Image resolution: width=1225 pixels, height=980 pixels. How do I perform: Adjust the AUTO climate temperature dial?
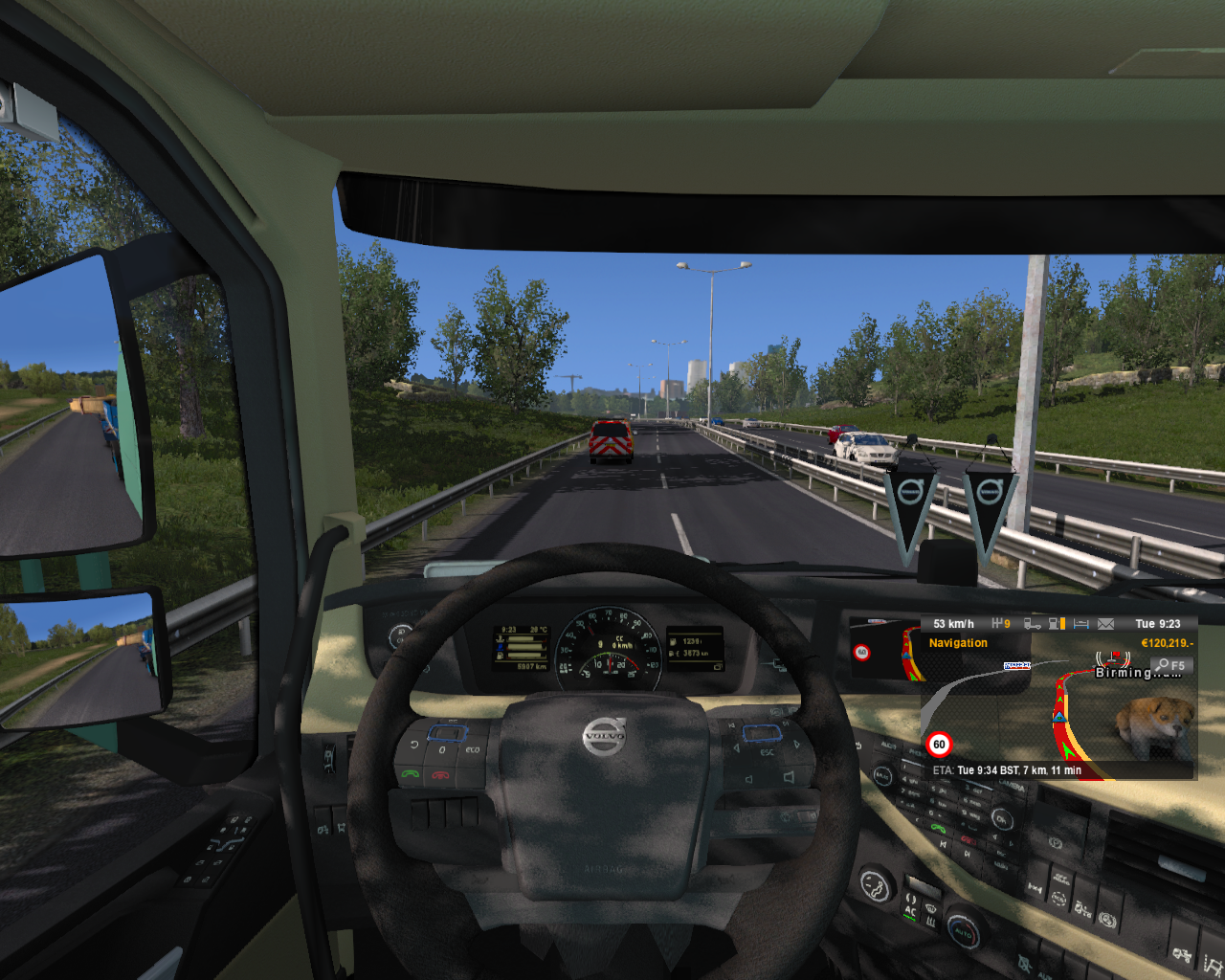pyautogui.click(x=964, y=931)
